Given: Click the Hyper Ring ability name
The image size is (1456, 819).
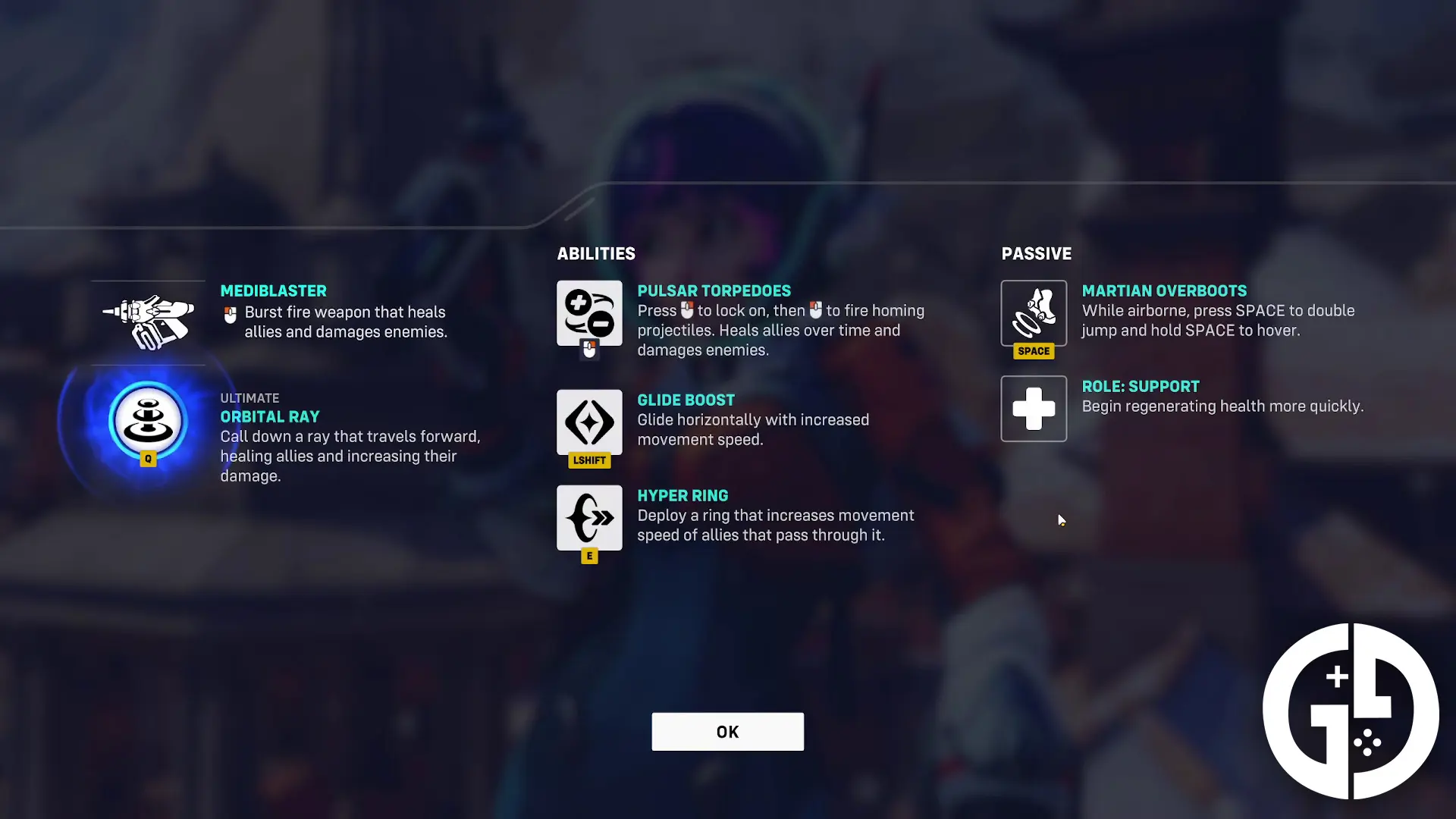Looking at the screenshot, I should click(682, 495).
